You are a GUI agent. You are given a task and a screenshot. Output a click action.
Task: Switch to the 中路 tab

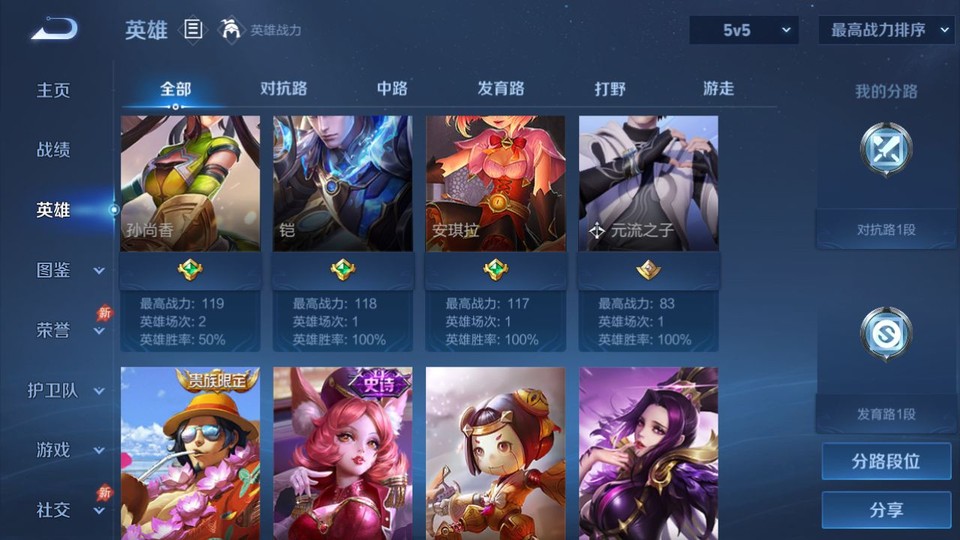tap(392, 89)
